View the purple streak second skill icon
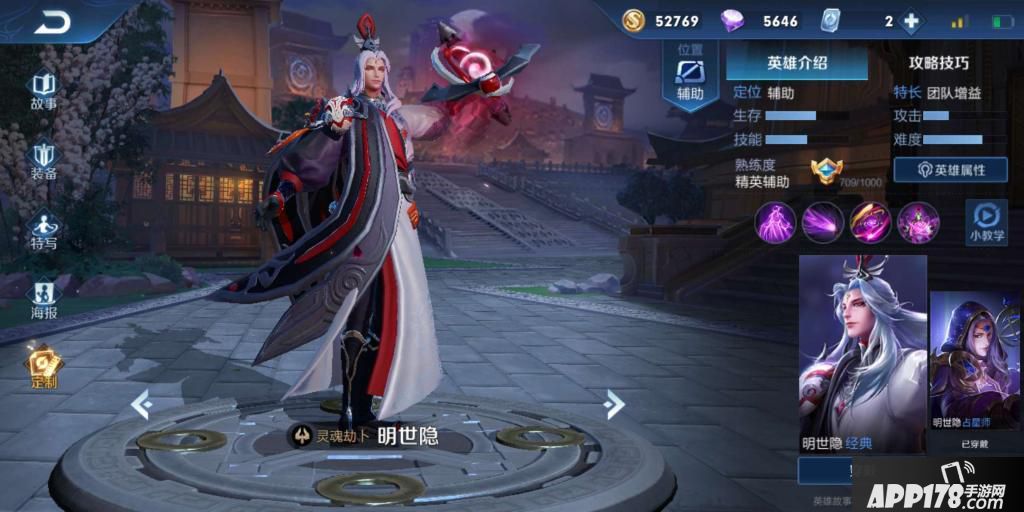This screenshot has width=1024, height=512. 823,221
